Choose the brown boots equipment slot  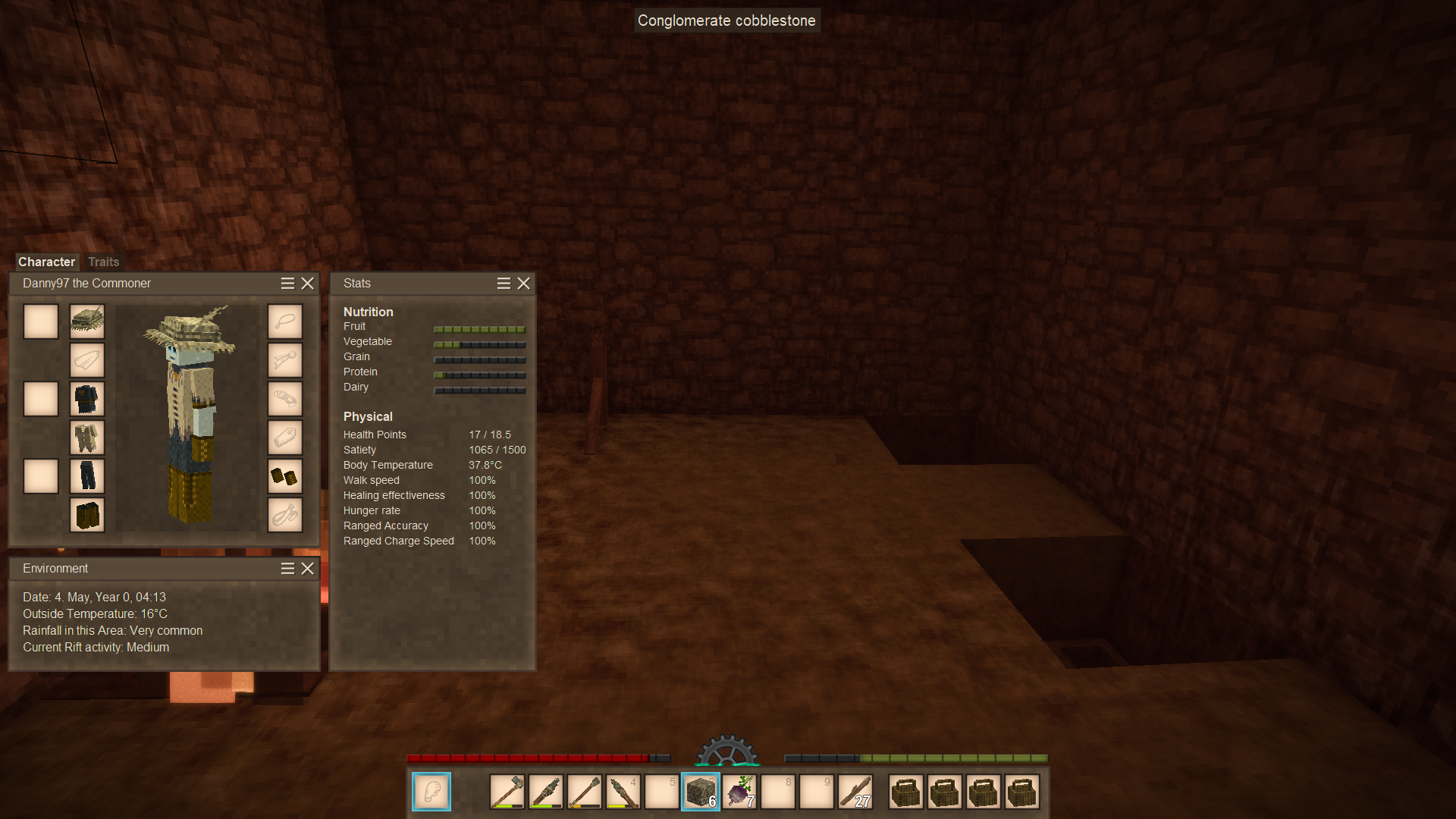coord(87,515)
